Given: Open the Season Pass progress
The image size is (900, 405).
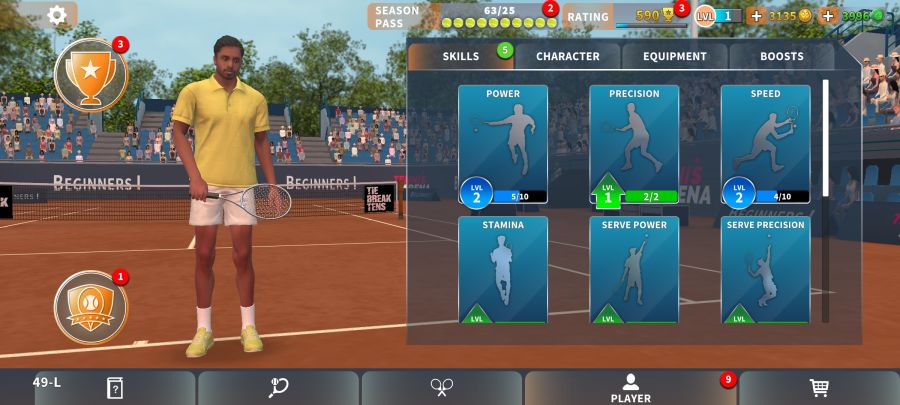Looking at the screenshot, I should [462, 16].
